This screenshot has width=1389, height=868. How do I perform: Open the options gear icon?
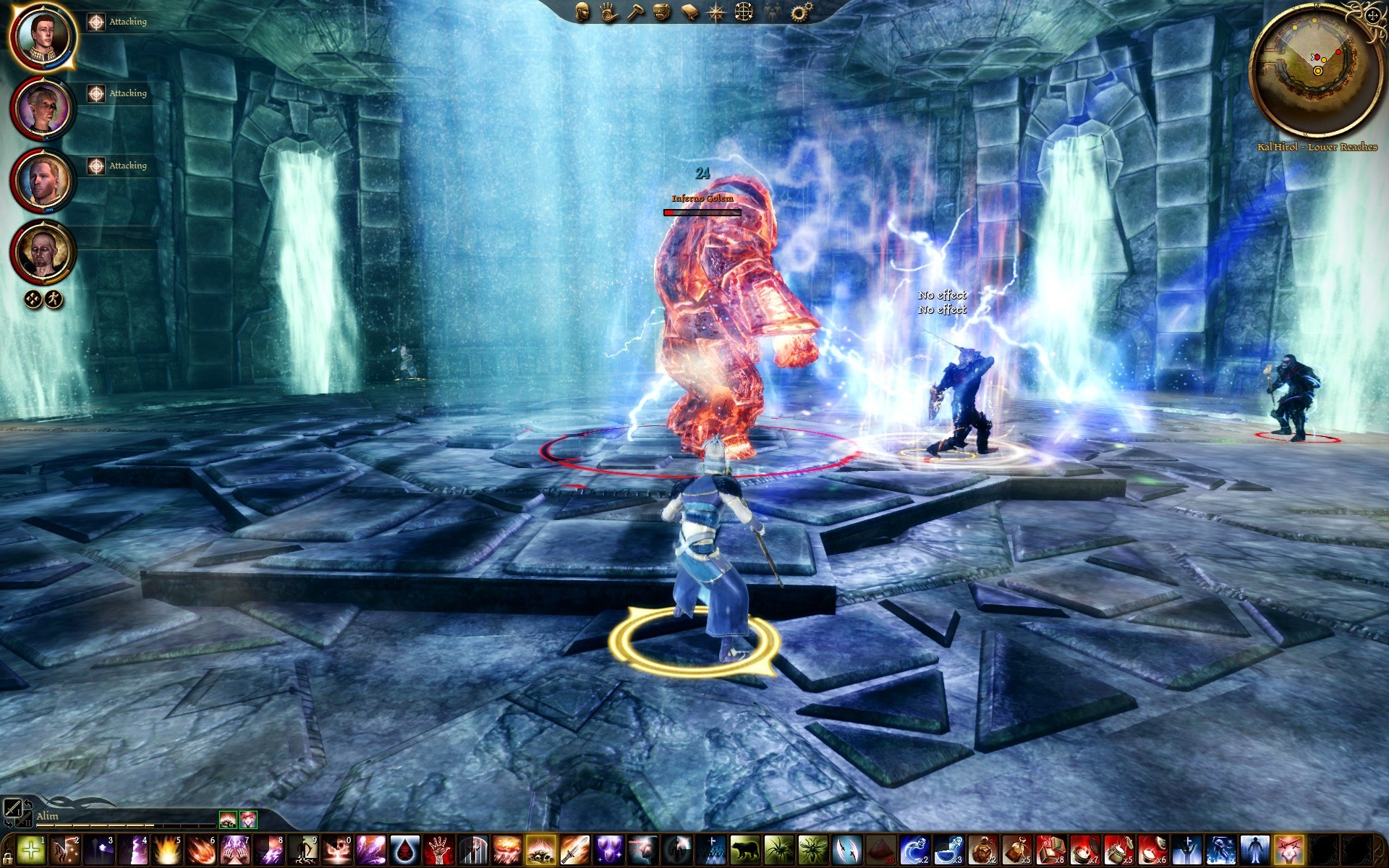[800, 12]
